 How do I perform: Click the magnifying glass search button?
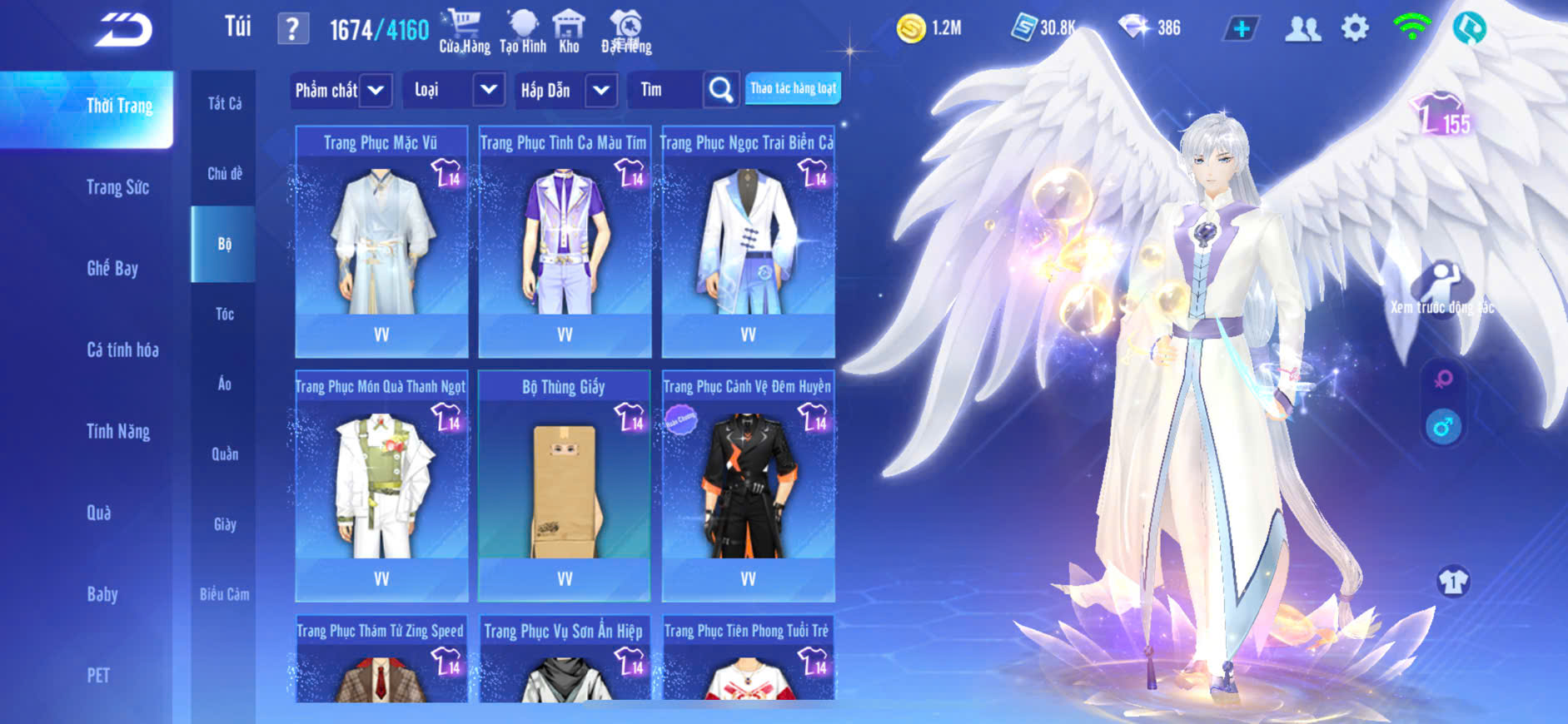(720, 90)
